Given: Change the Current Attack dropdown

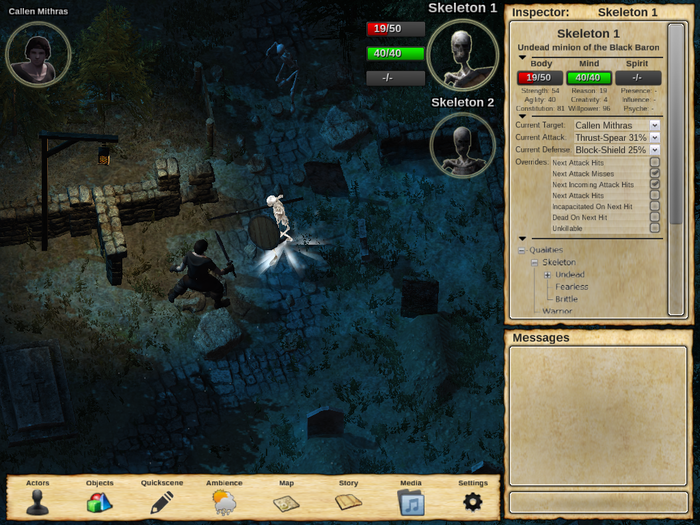Looking at the screenshot, I should pos(617,137).
